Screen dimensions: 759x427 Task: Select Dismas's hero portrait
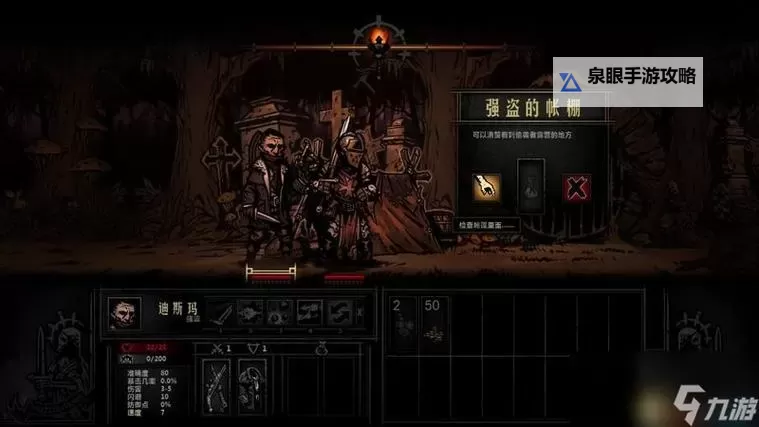pos(124,313)
